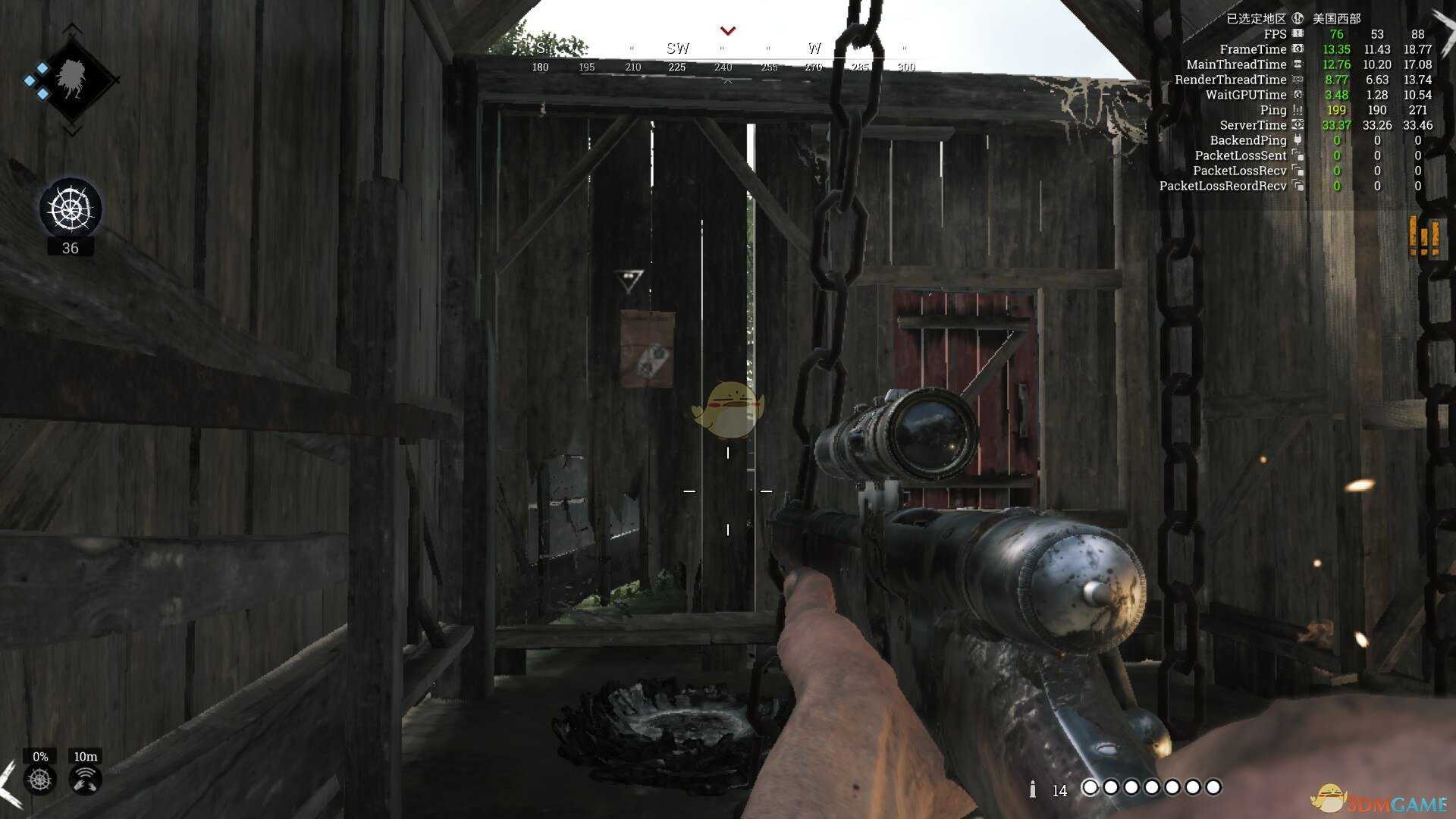Open the 3DMGAME watermark logo
The image size is (1456, 819).
coord(1379,802)
